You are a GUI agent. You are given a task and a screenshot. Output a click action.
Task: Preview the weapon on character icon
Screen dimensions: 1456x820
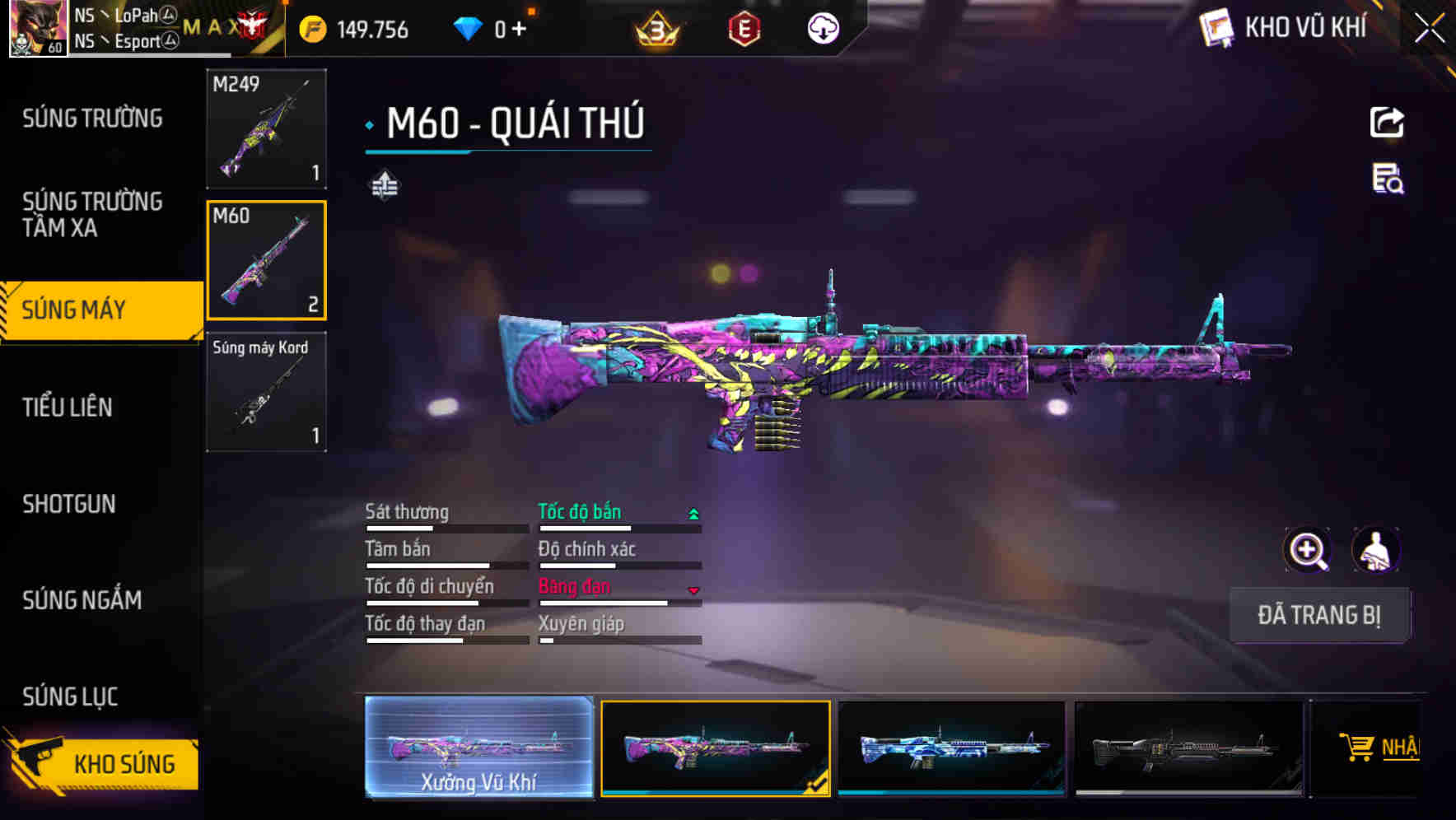click(1376, 550)
